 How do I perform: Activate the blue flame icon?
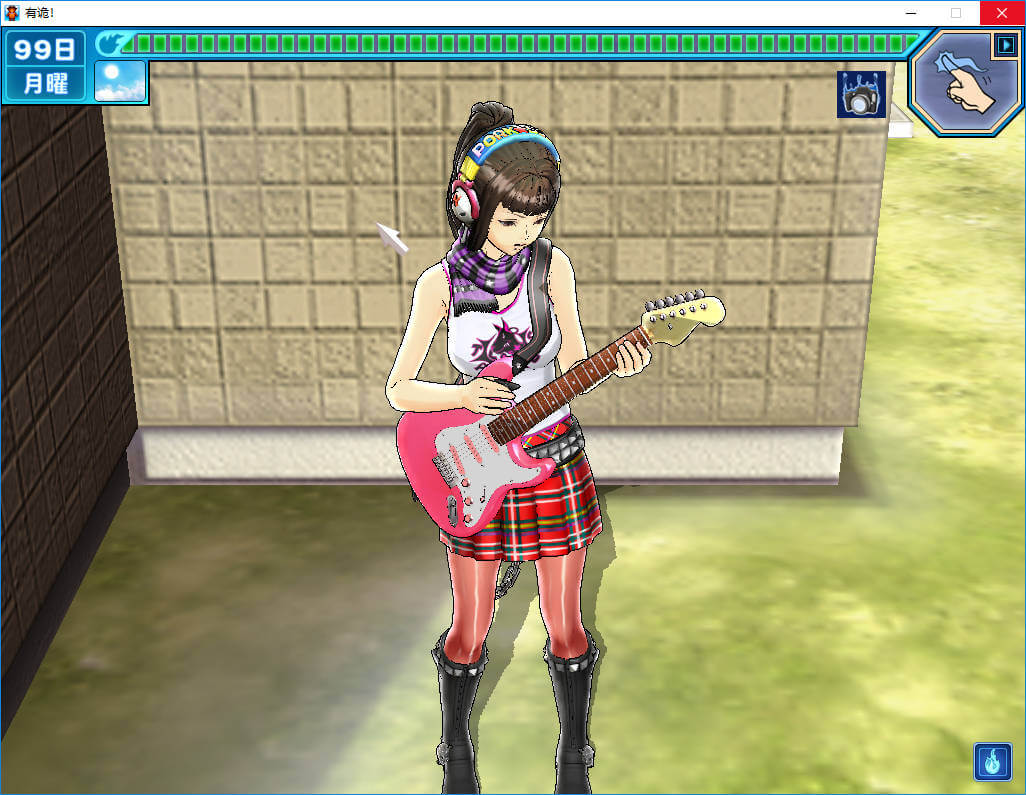[x=992, y=762]
